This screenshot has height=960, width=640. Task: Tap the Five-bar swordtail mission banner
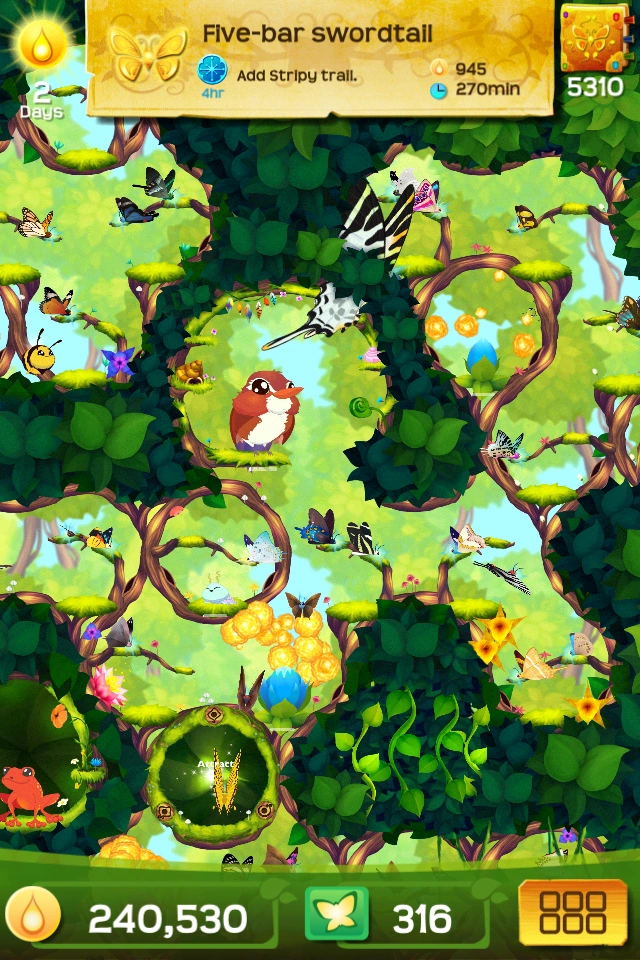point(320,56)
